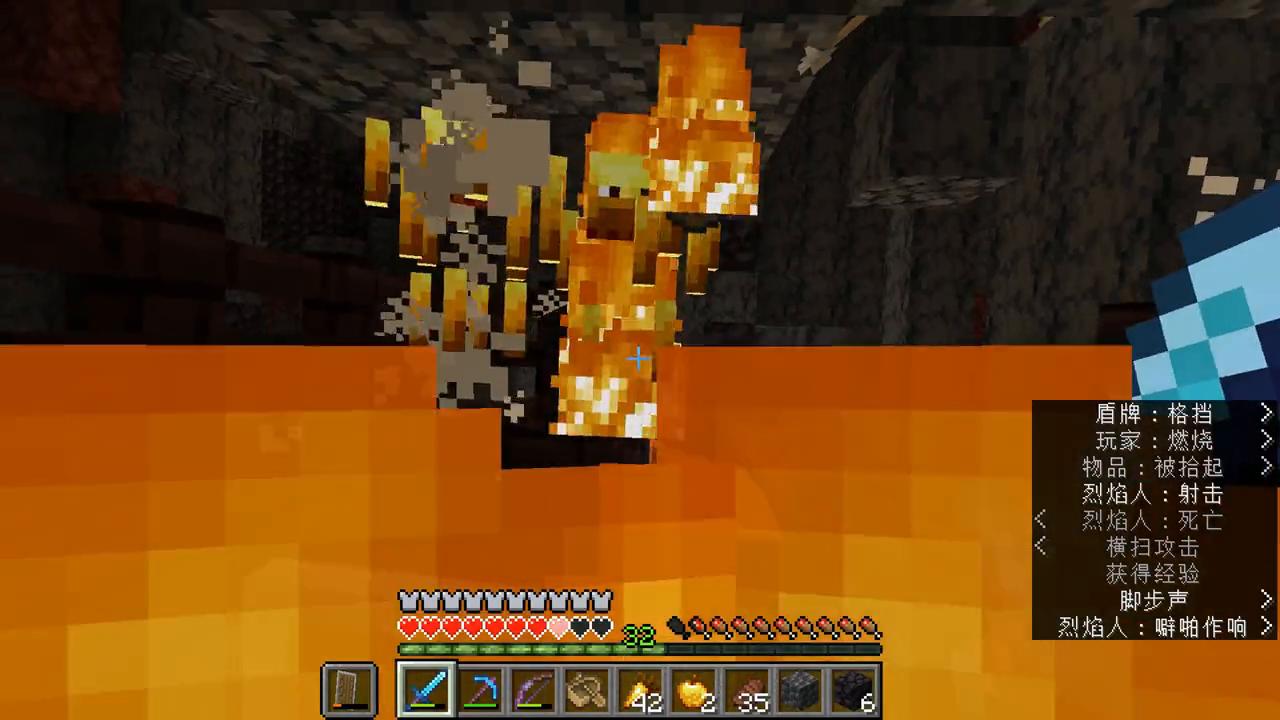Image resolution: width=1280 pixels, height=720 pixels.
Task: Select the golden apples in the hotbar
Action: click(x=695, y=690)
